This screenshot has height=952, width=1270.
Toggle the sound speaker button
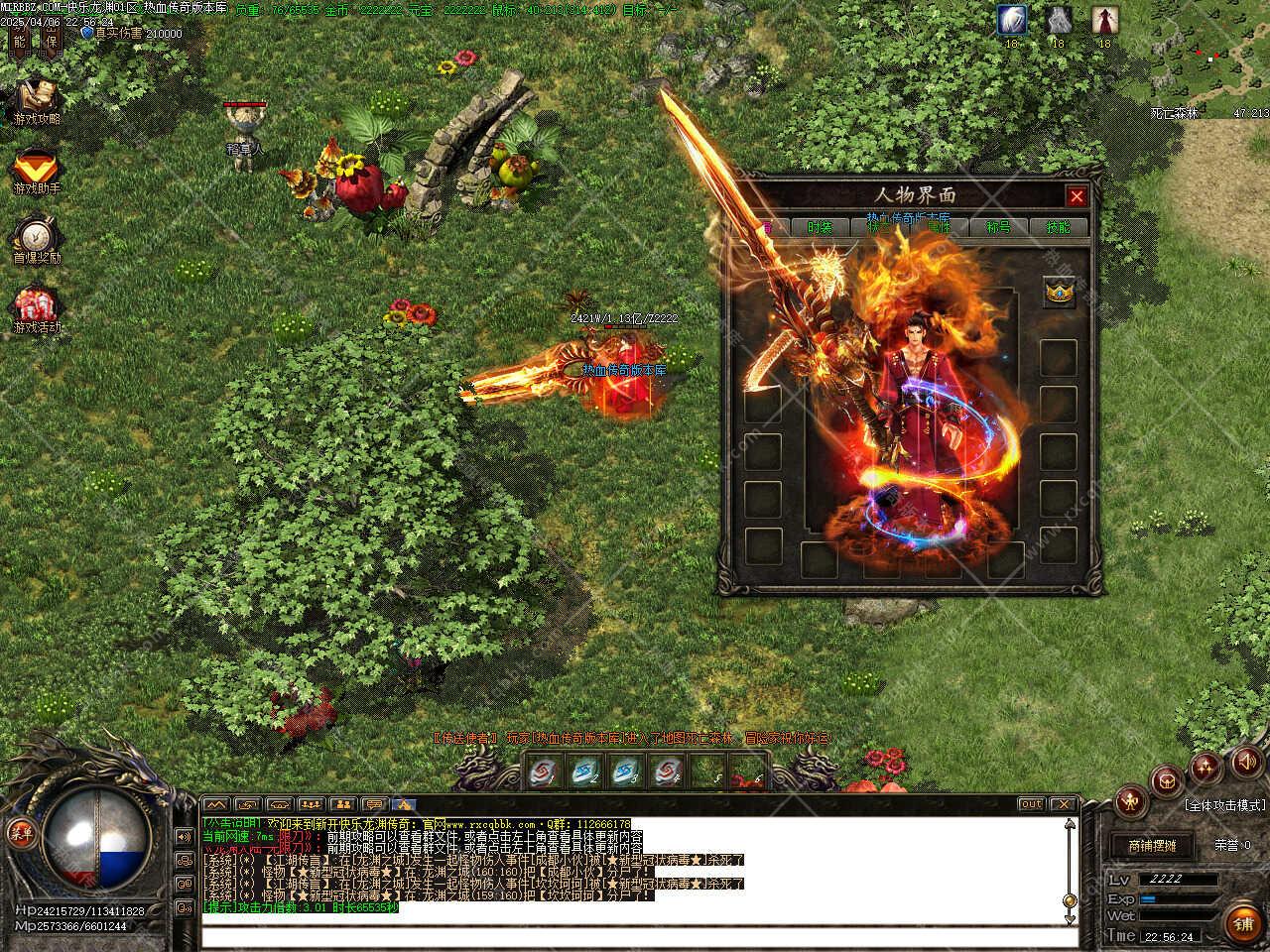1244,763
